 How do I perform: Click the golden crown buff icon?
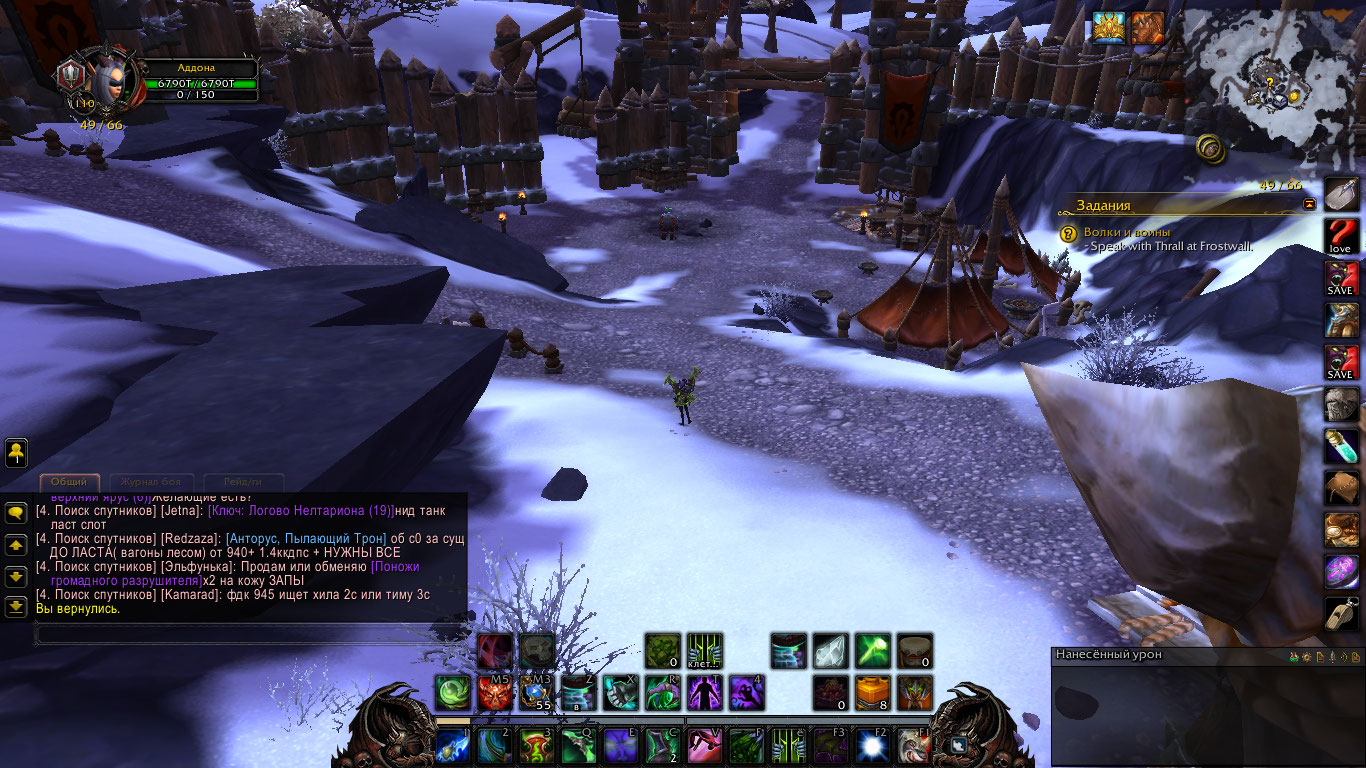point(1107,27)
